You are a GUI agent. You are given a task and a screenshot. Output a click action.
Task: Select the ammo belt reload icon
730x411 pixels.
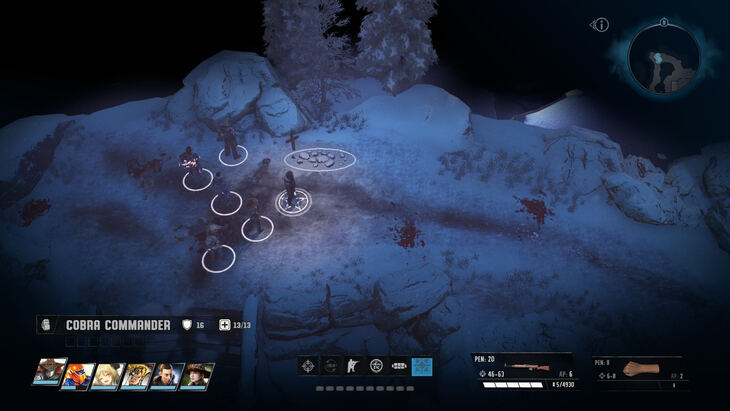pyautogui.click(x=399, y=366)
